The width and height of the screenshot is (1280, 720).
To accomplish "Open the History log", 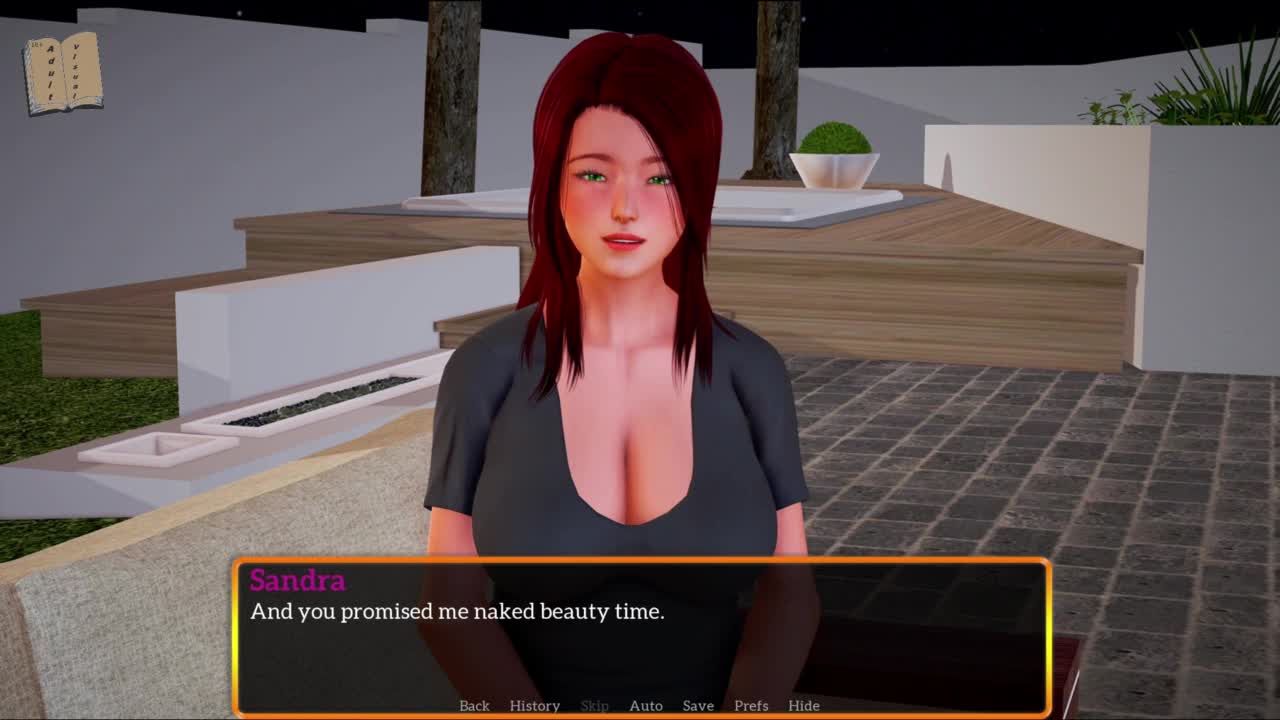I will coord(534,705).
